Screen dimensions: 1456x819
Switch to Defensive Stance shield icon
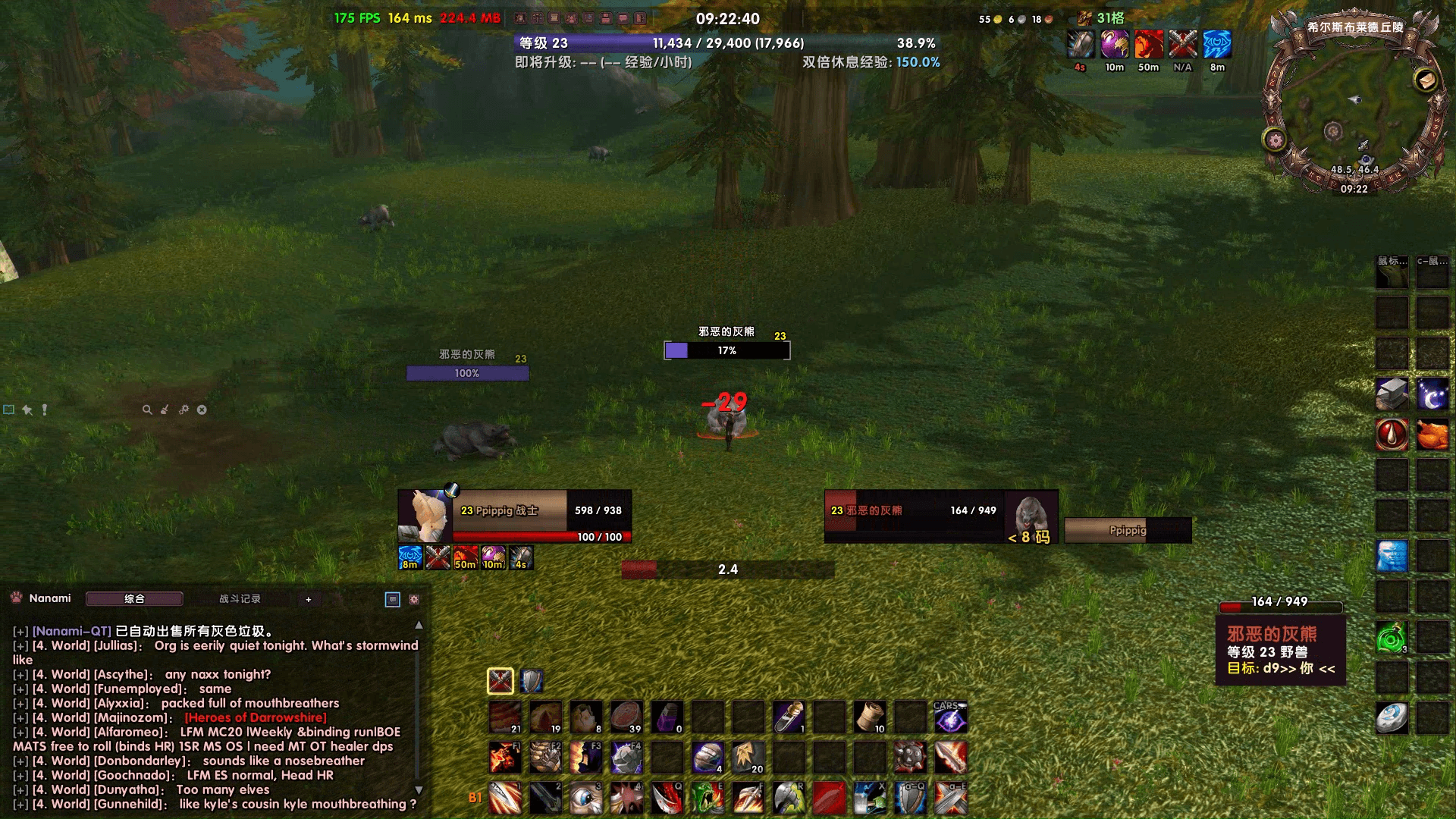(x=532, y=681)
